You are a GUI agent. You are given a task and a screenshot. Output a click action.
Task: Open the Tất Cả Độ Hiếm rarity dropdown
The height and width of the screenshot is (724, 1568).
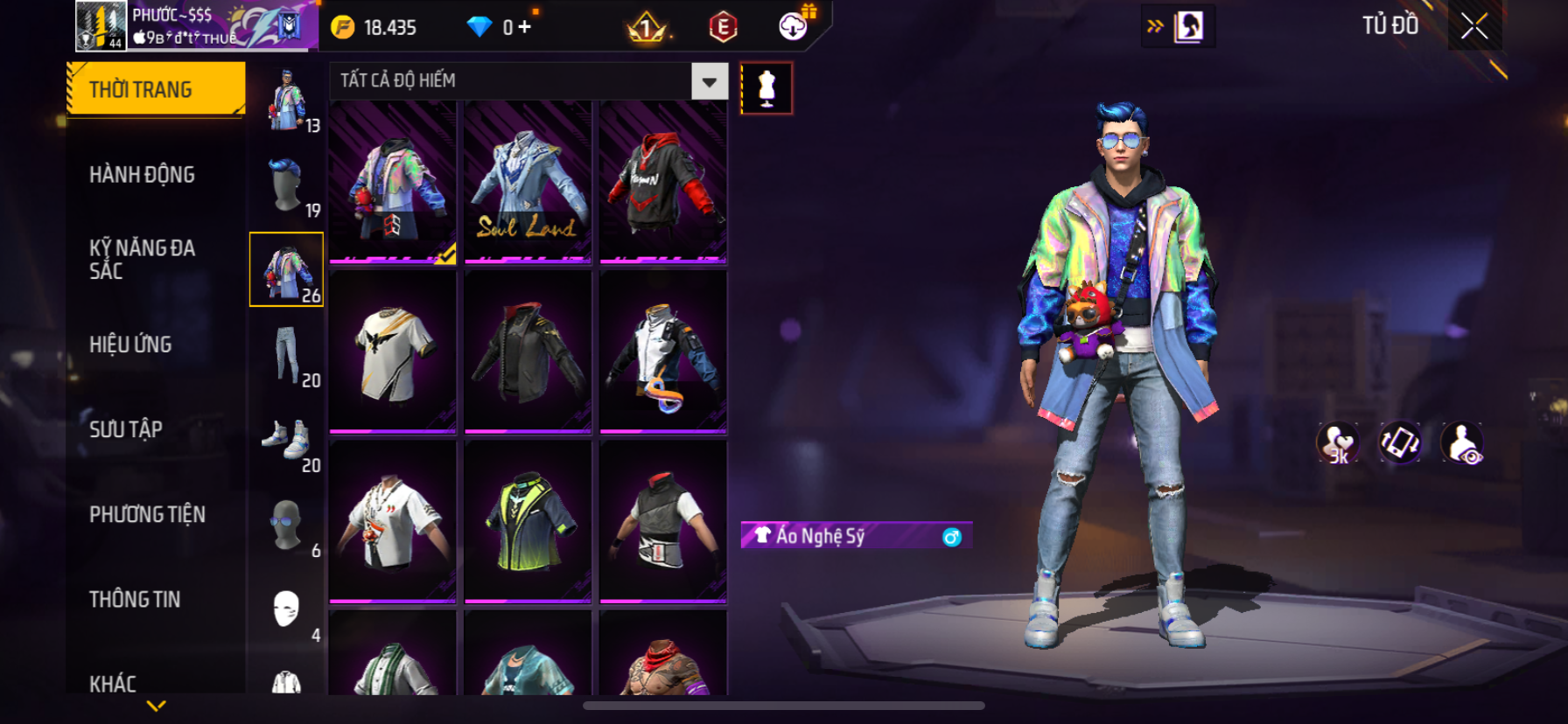tap(710, 81)
